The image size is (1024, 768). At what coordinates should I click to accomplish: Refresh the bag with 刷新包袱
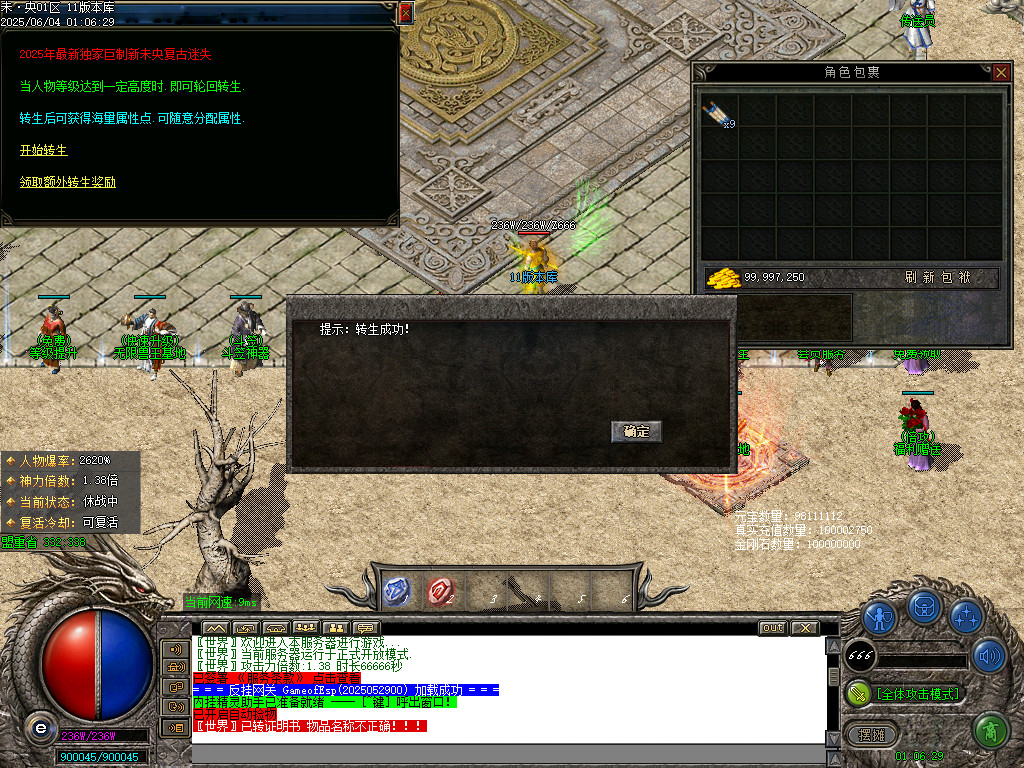point(931,278)
